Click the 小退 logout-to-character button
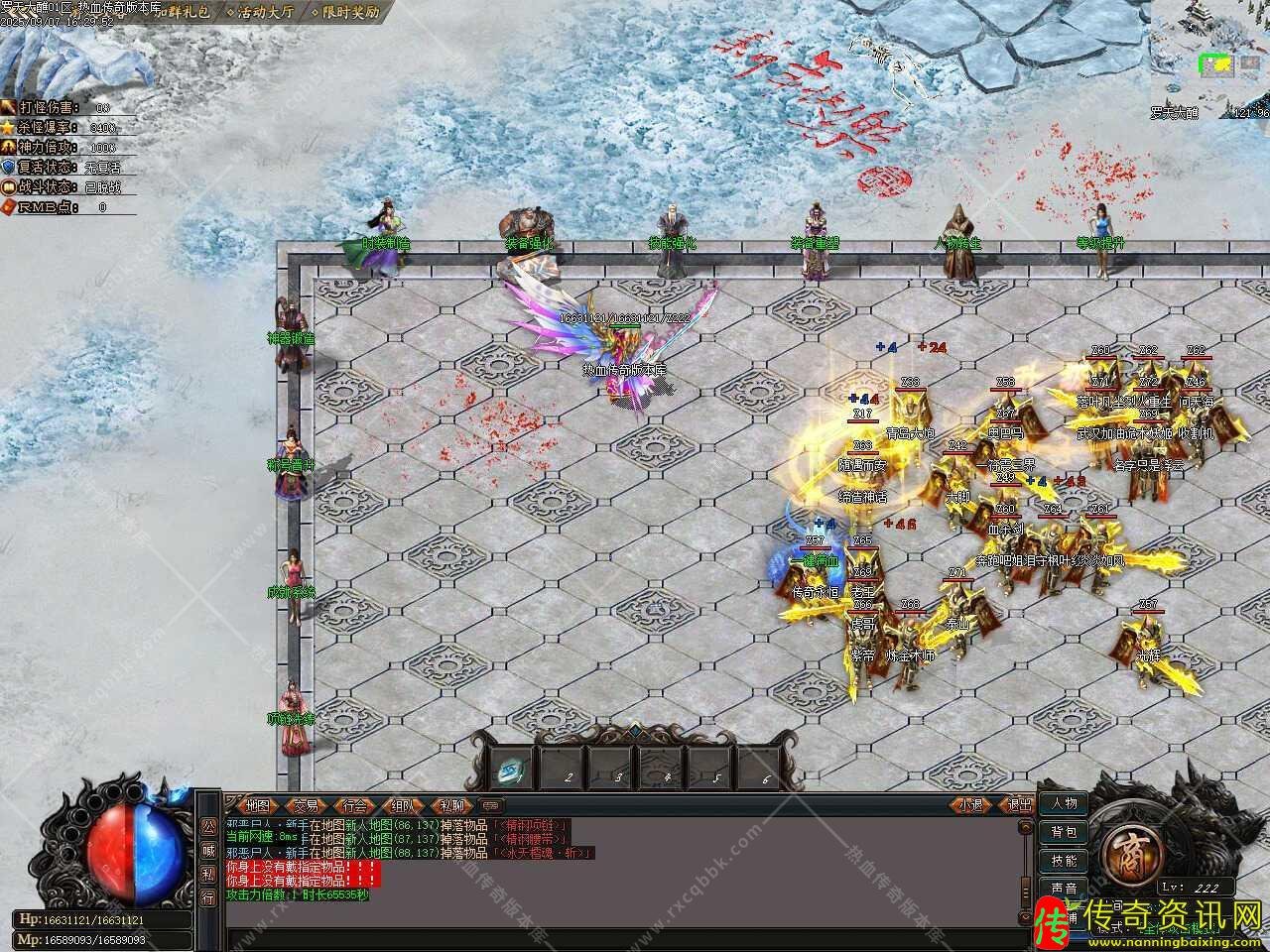The height and width of the screenshot is (952, 1270). coord(970,805)
